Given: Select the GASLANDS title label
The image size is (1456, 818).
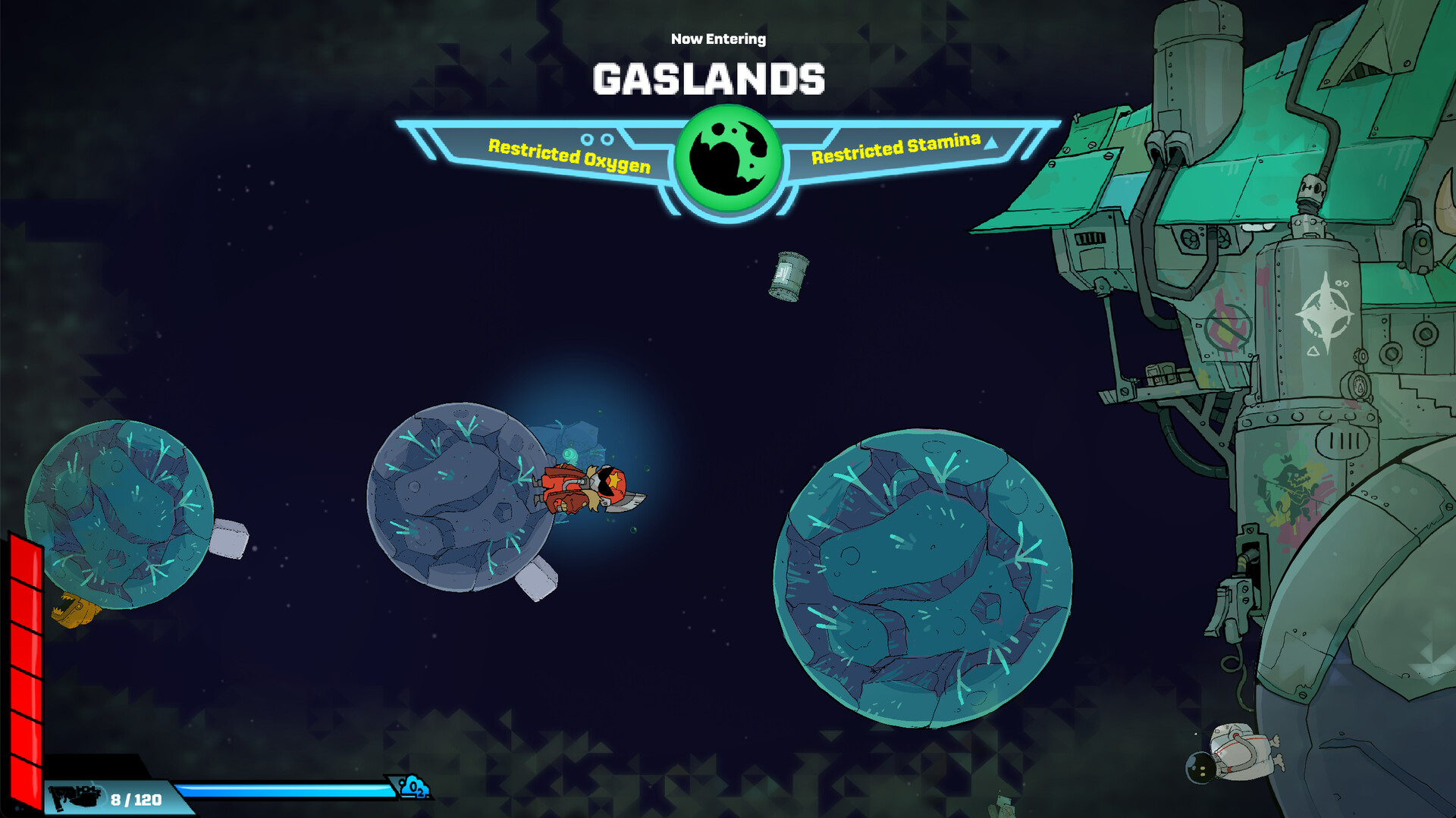Looking at the screenshot, I should point(709,78).
